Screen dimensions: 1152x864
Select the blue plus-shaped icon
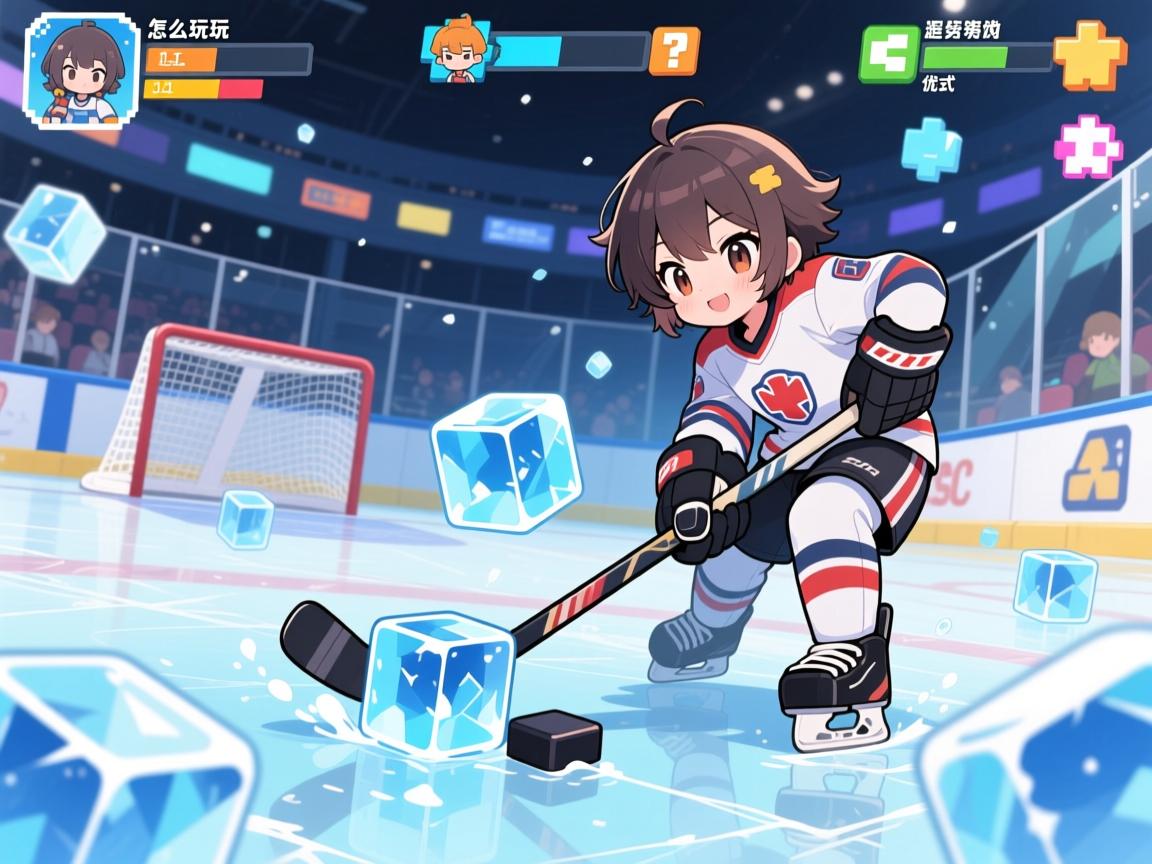click(x=931, y=148)
